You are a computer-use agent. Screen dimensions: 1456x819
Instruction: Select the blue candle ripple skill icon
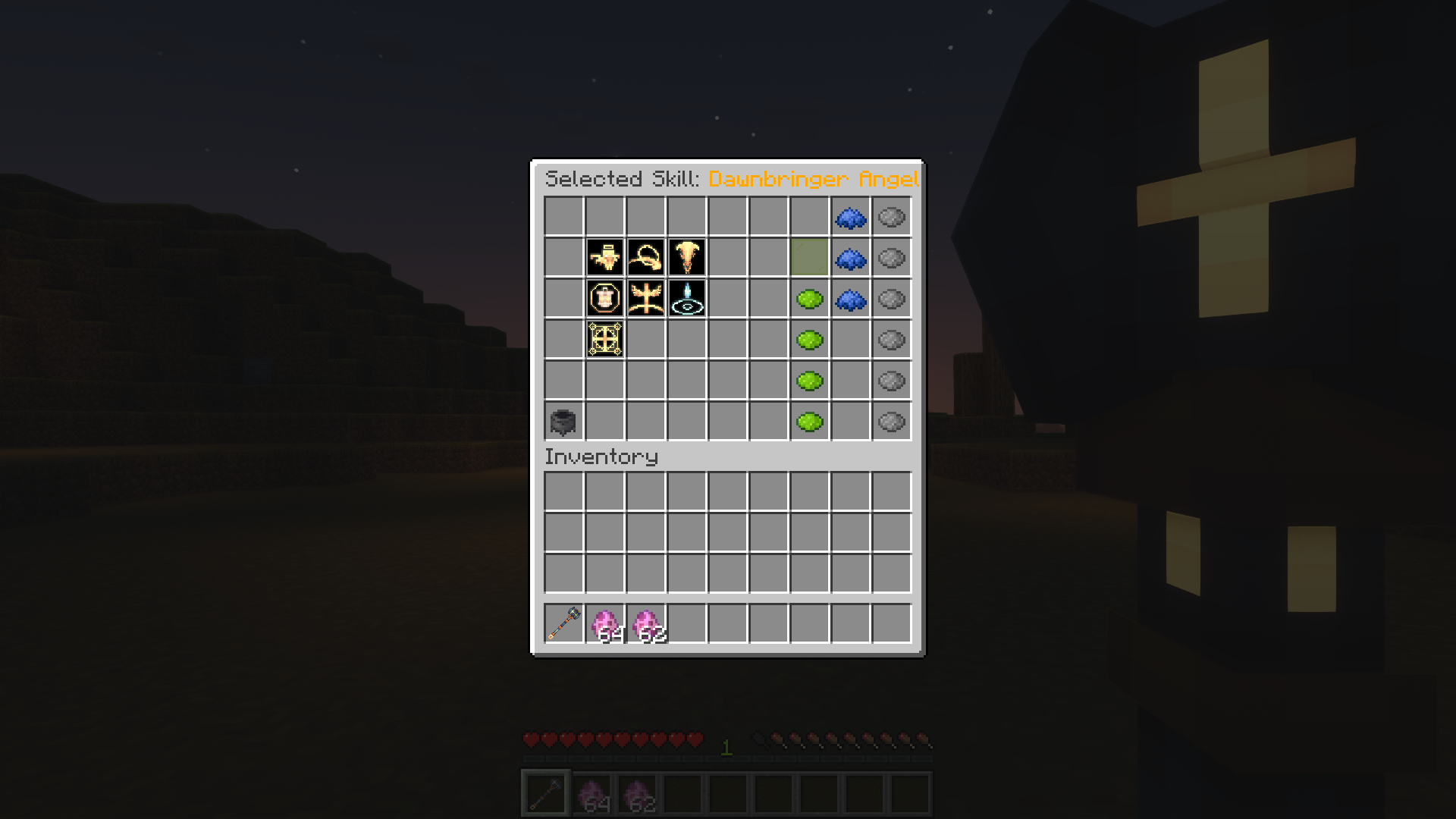point(687,299)
